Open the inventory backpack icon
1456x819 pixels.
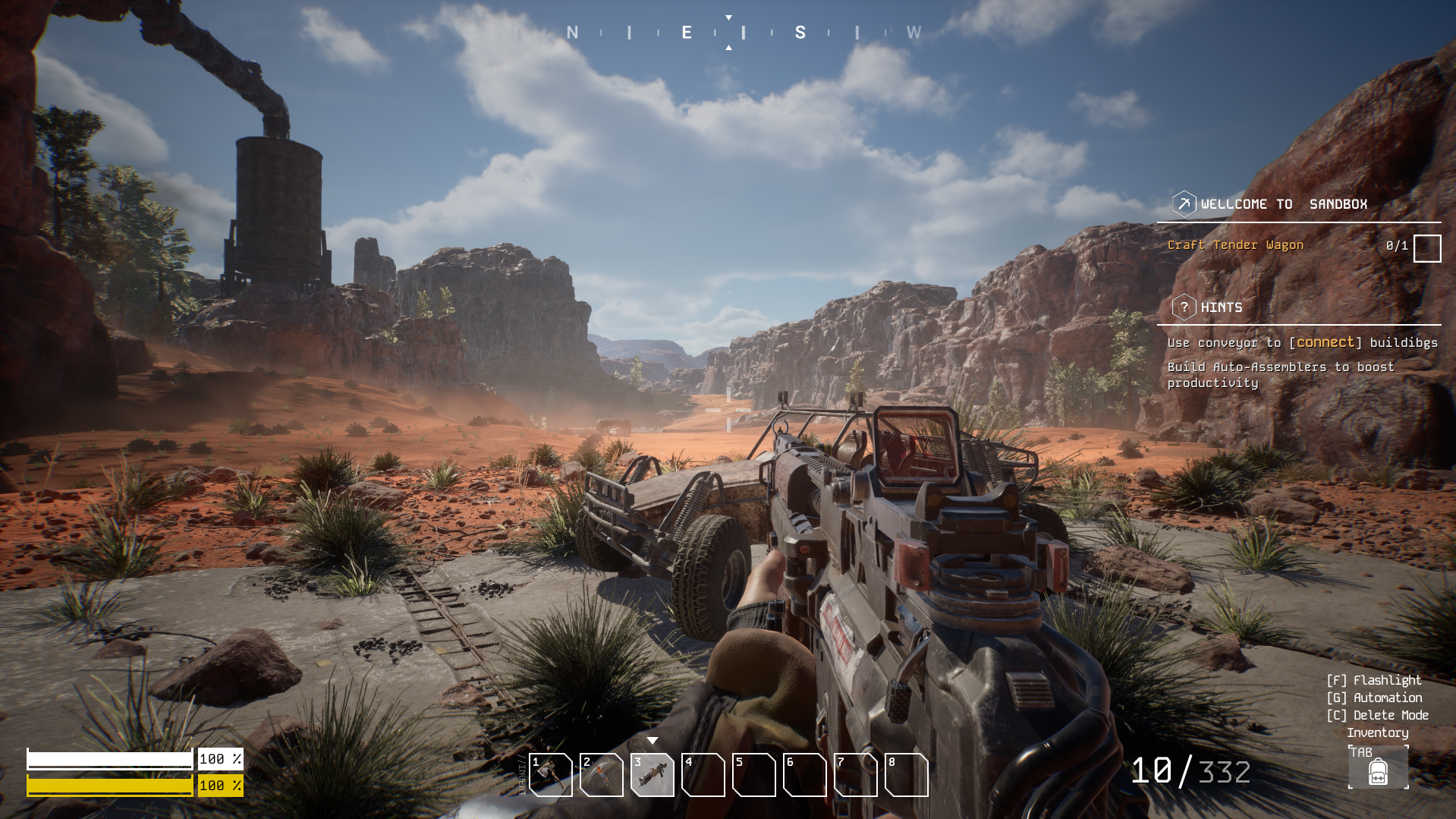pos(1378,770)
